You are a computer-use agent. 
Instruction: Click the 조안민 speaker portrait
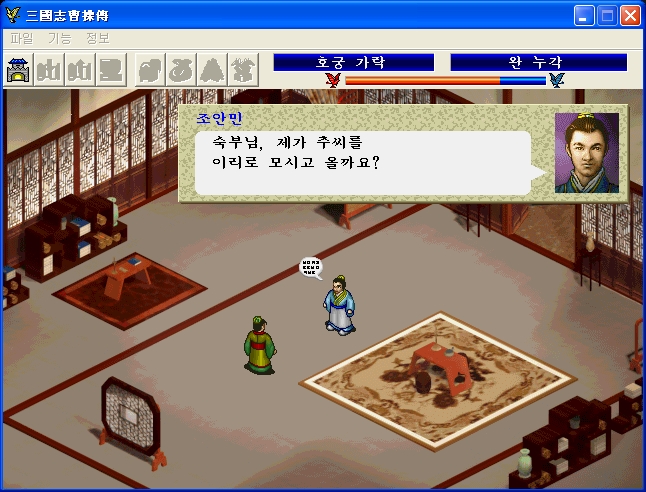[586, 153]
